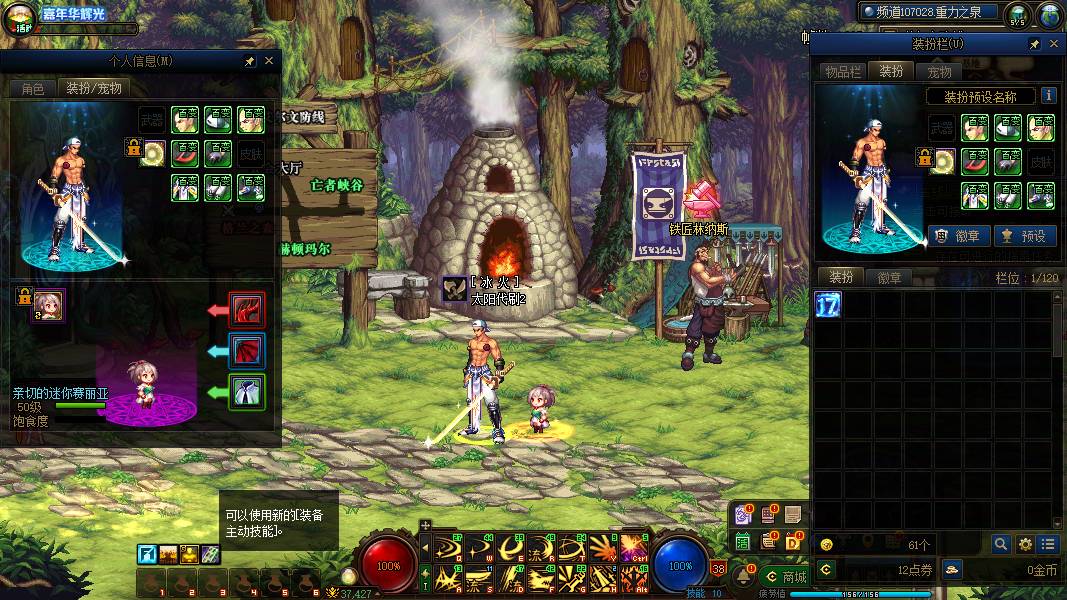Close the 装扮栏 avatar inventory window
The width and height of the screenshot is (1067, 600).
click(1053, 45)
